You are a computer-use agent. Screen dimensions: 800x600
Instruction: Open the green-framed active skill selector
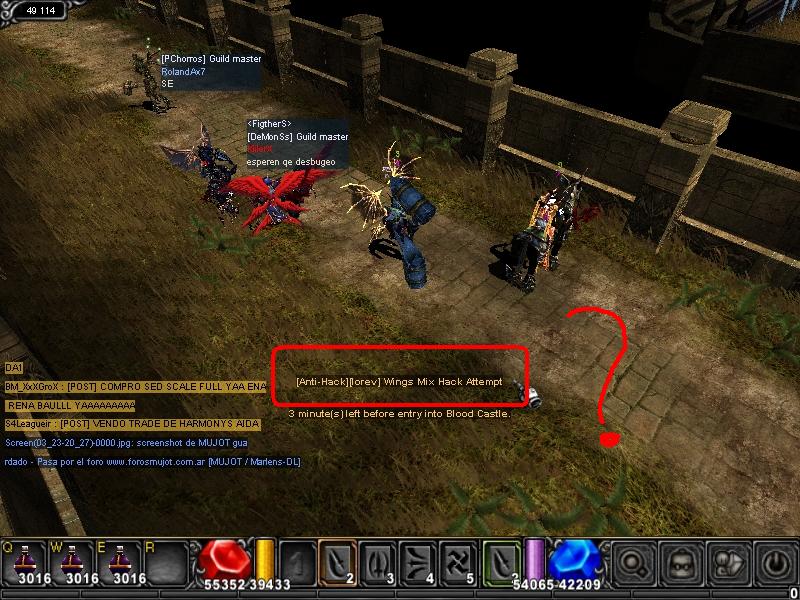503,561
